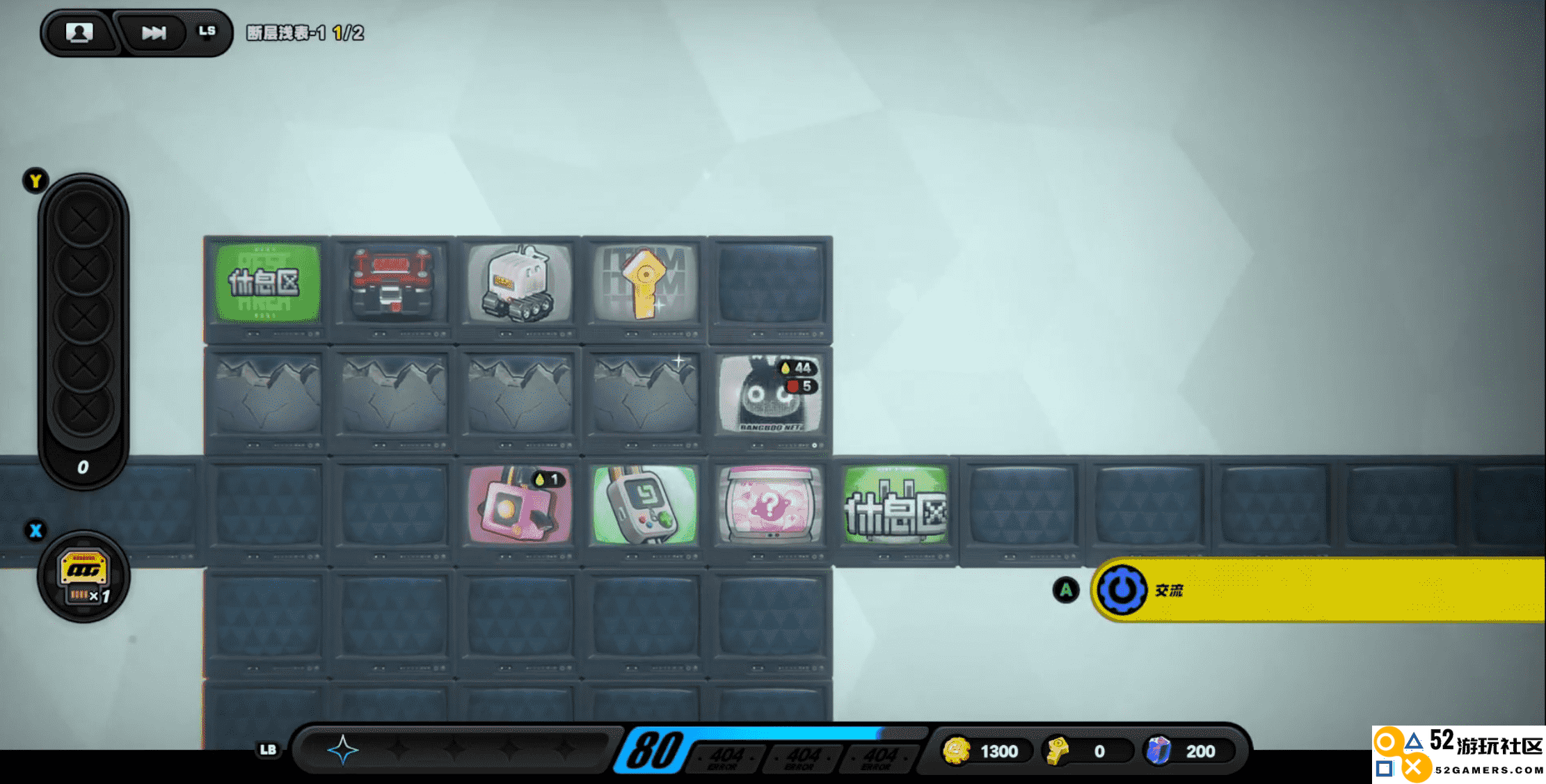This screenshot has height=784, width=1546.
Task: Select the white cube robot tile
Action: tap(519, 283)
